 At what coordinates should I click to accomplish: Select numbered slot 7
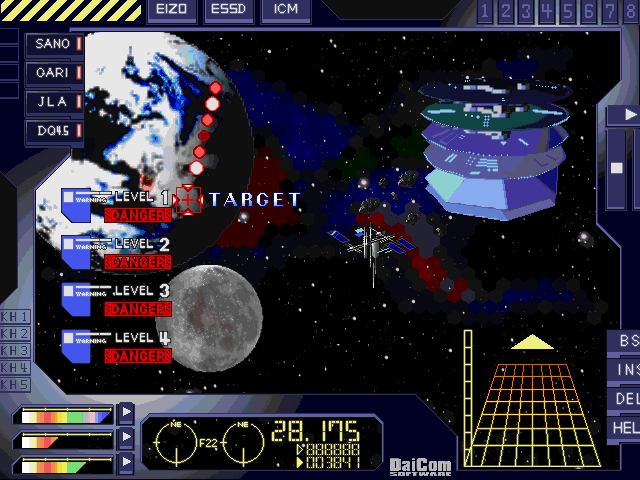click(610, 12)
